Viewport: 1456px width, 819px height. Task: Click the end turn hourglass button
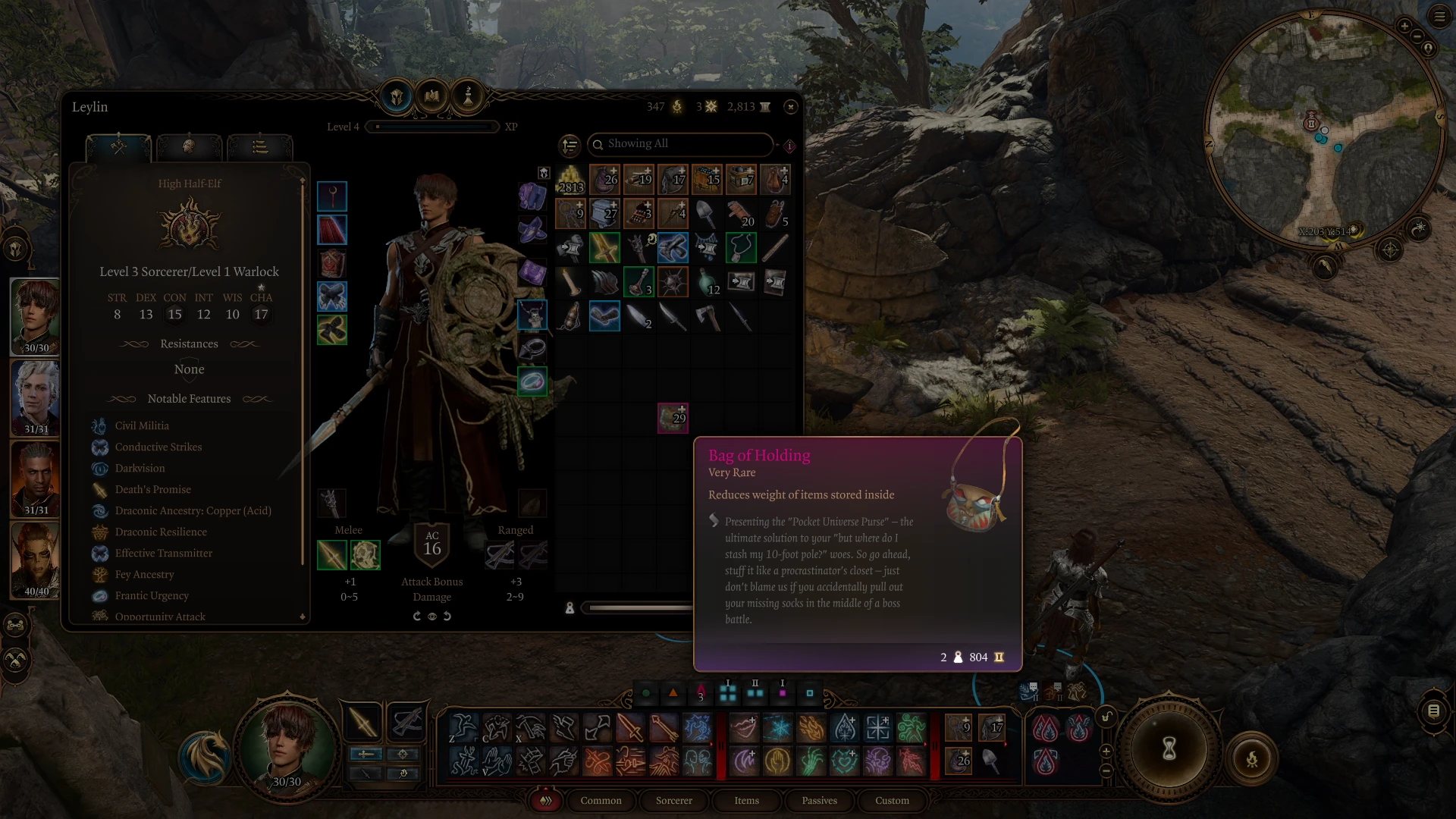(1169, 749)
